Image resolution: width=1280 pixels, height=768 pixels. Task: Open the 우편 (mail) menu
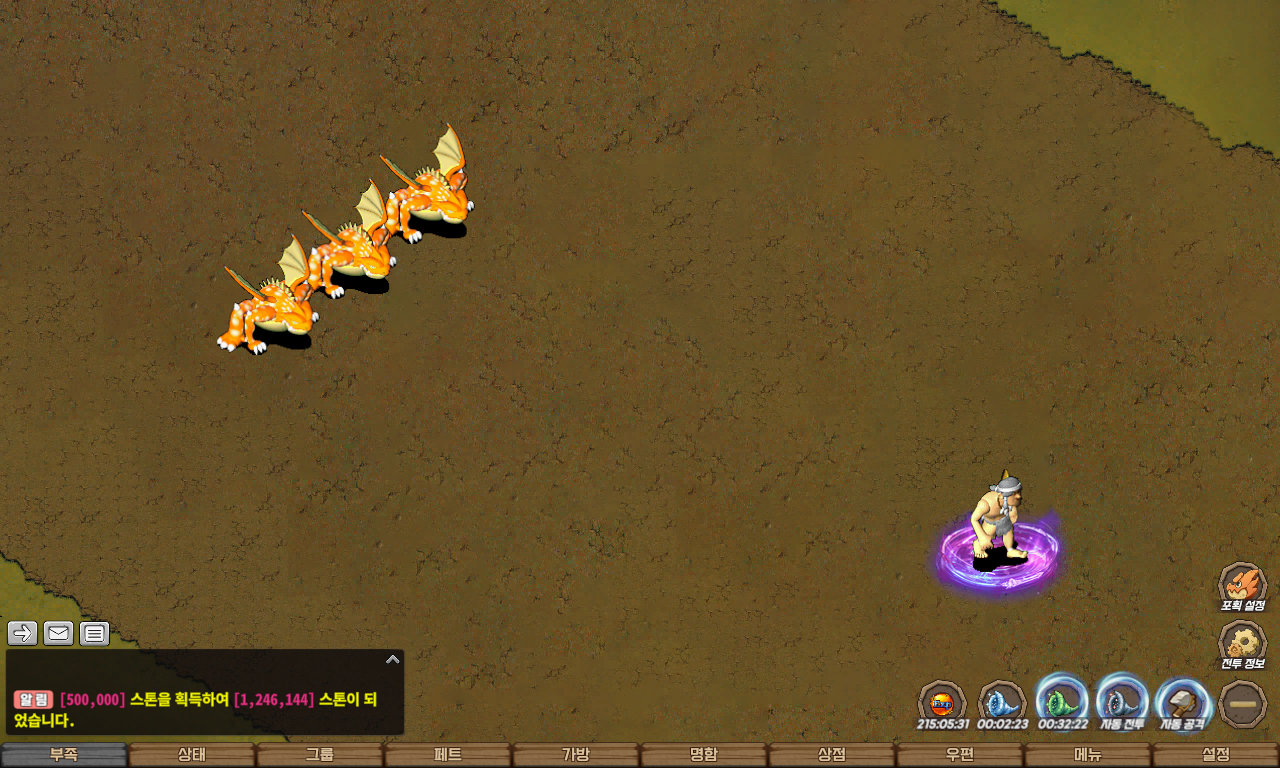coord(960,755)
